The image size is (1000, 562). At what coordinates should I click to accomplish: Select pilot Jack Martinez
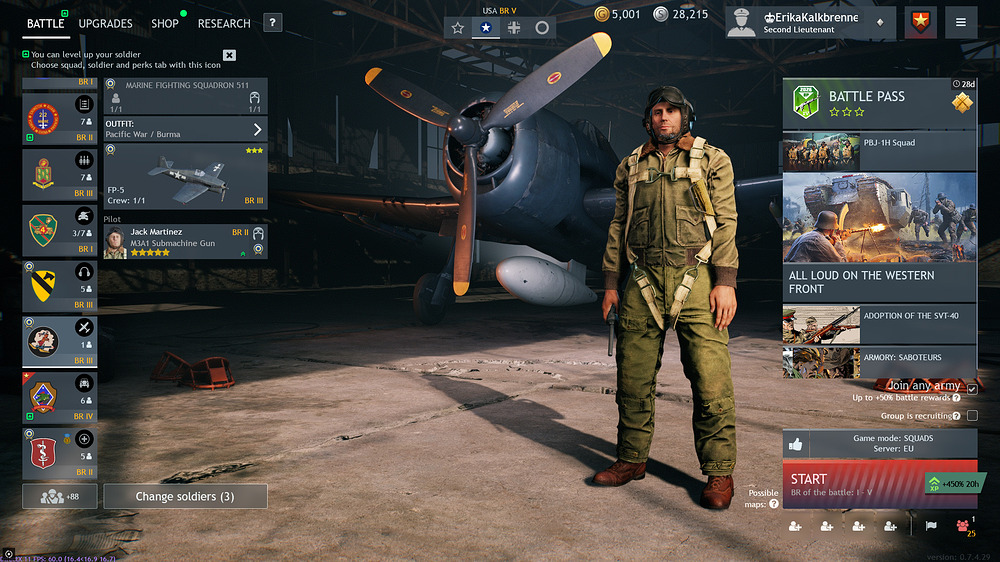click(x=185, y=242)
